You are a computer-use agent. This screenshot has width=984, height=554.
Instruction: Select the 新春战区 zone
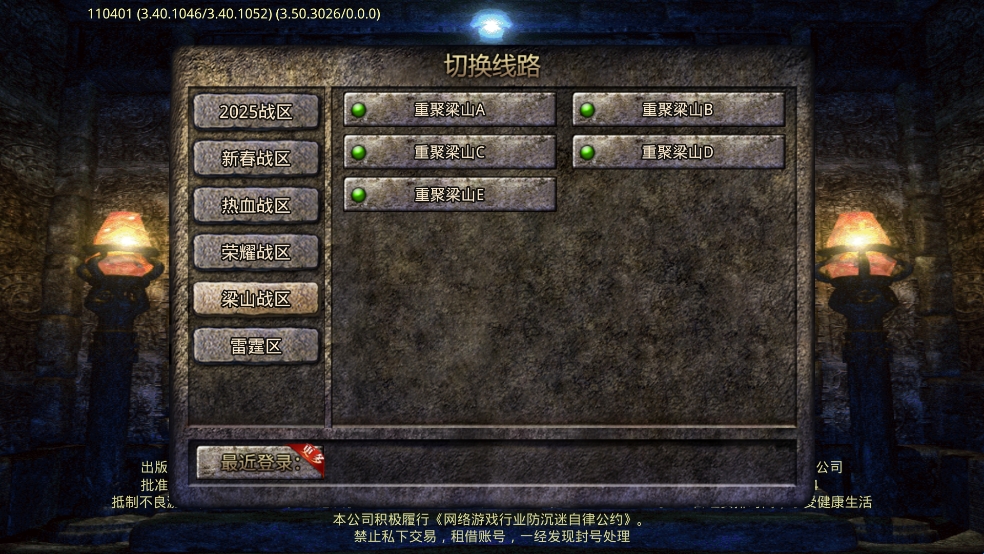pyautogui.click(x=256, y=158)
